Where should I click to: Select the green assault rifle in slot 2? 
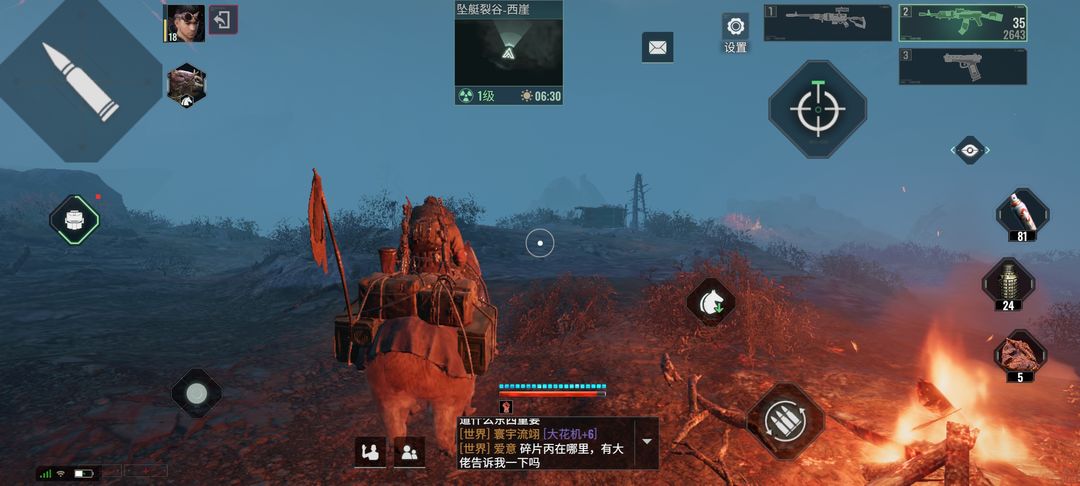coord(962,22)
